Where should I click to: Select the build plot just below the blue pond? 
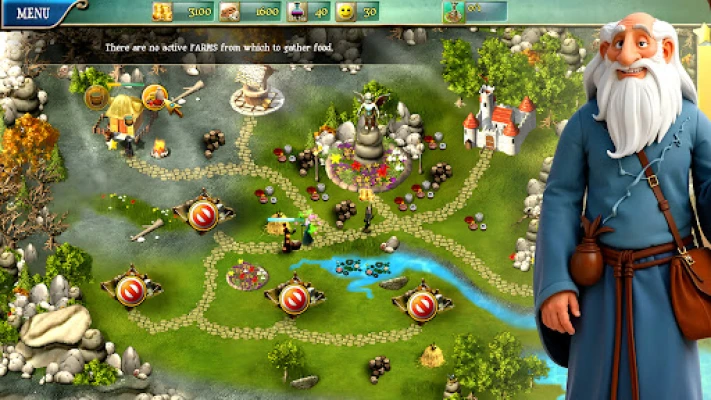tap(422, 304)
